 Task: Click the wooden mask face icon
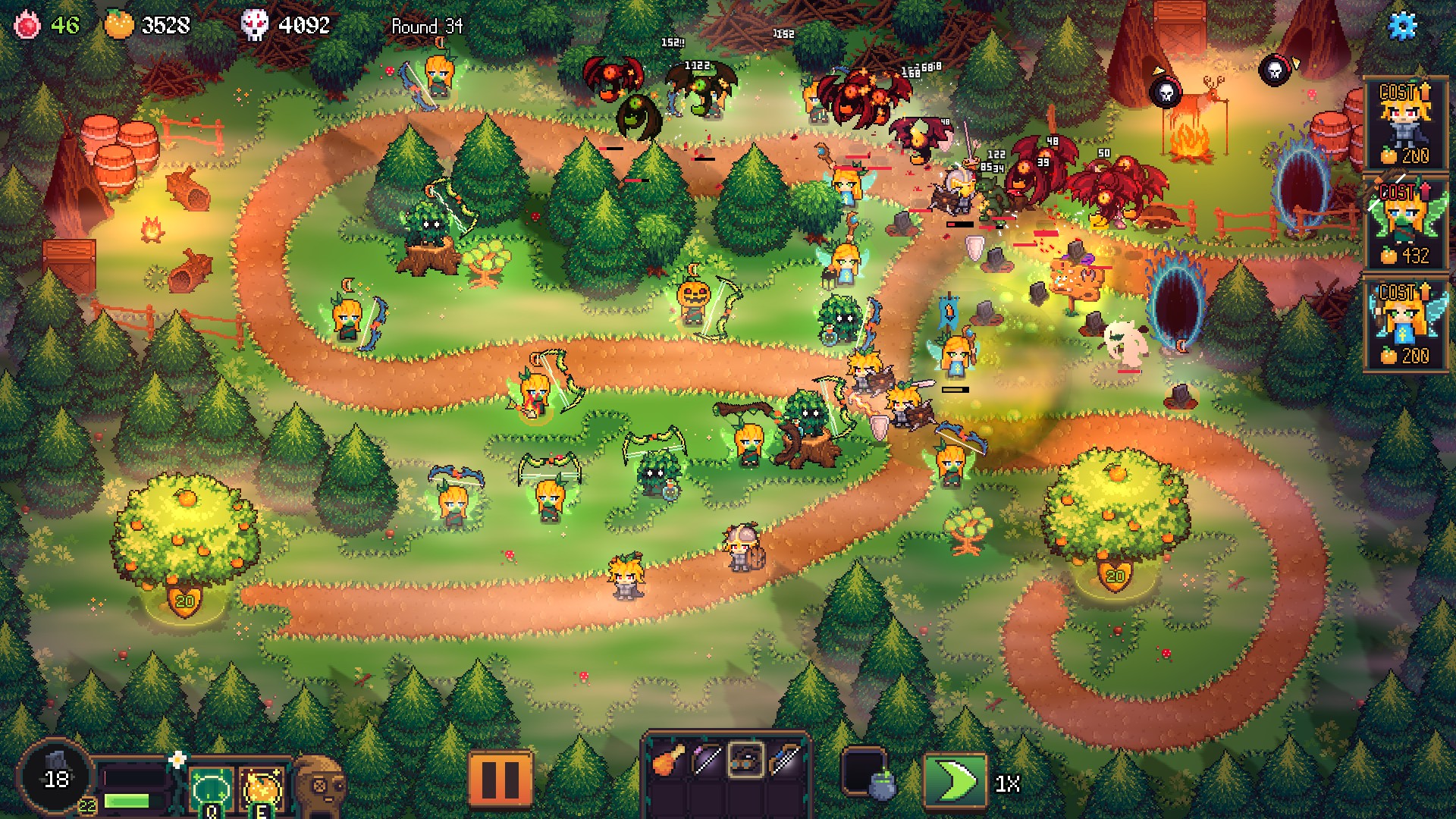pyautogui.click(x=319, y=786)
